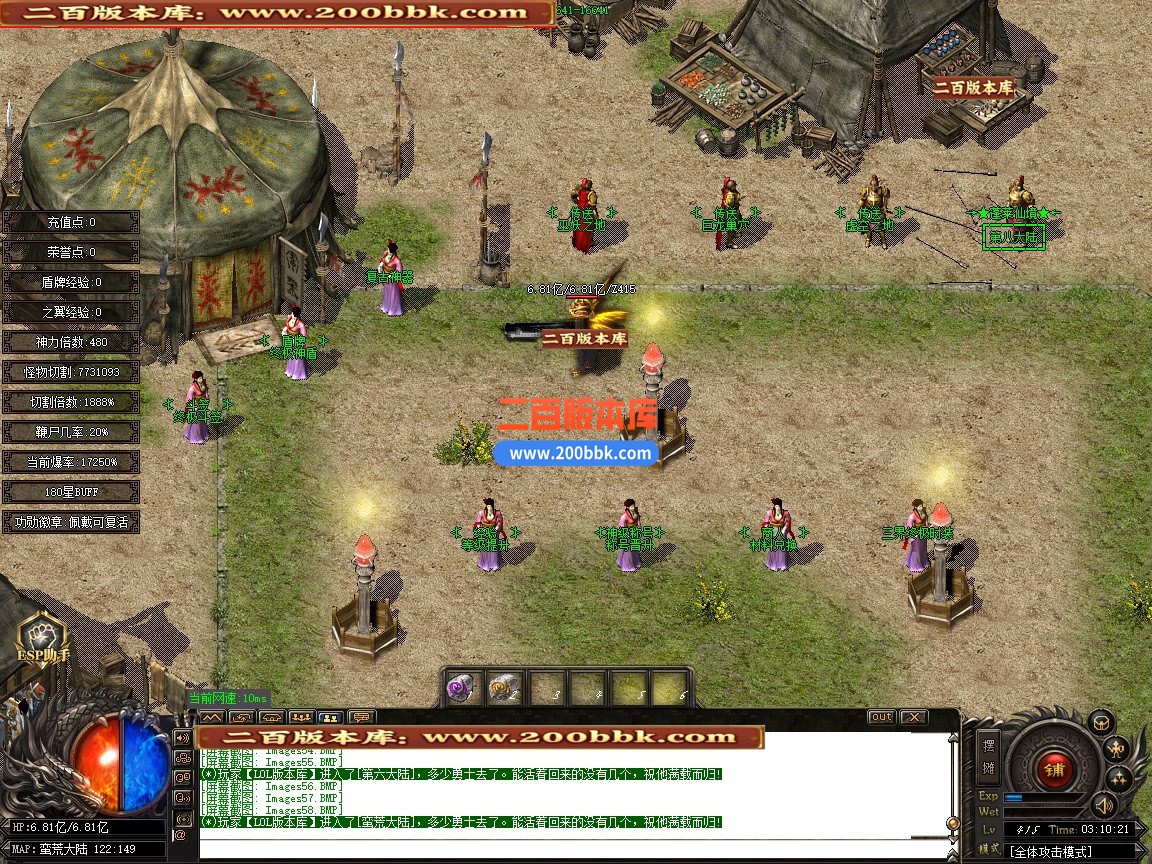Close the chat panel with X
The width and height of the screenshot is (1152, 864).
pyautogui.click(x=913, y=717)
